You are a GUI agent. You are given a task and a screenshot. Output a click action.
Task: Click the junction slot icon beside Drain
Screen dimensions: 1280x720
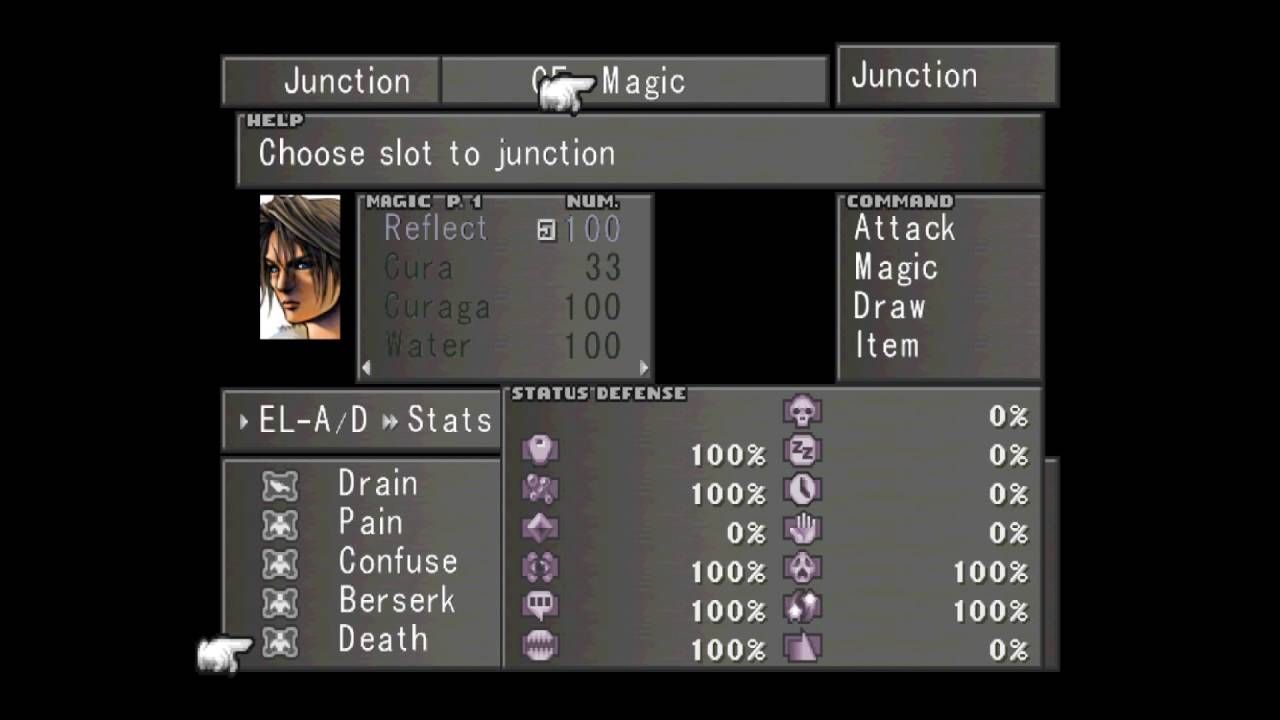(280, 483)
